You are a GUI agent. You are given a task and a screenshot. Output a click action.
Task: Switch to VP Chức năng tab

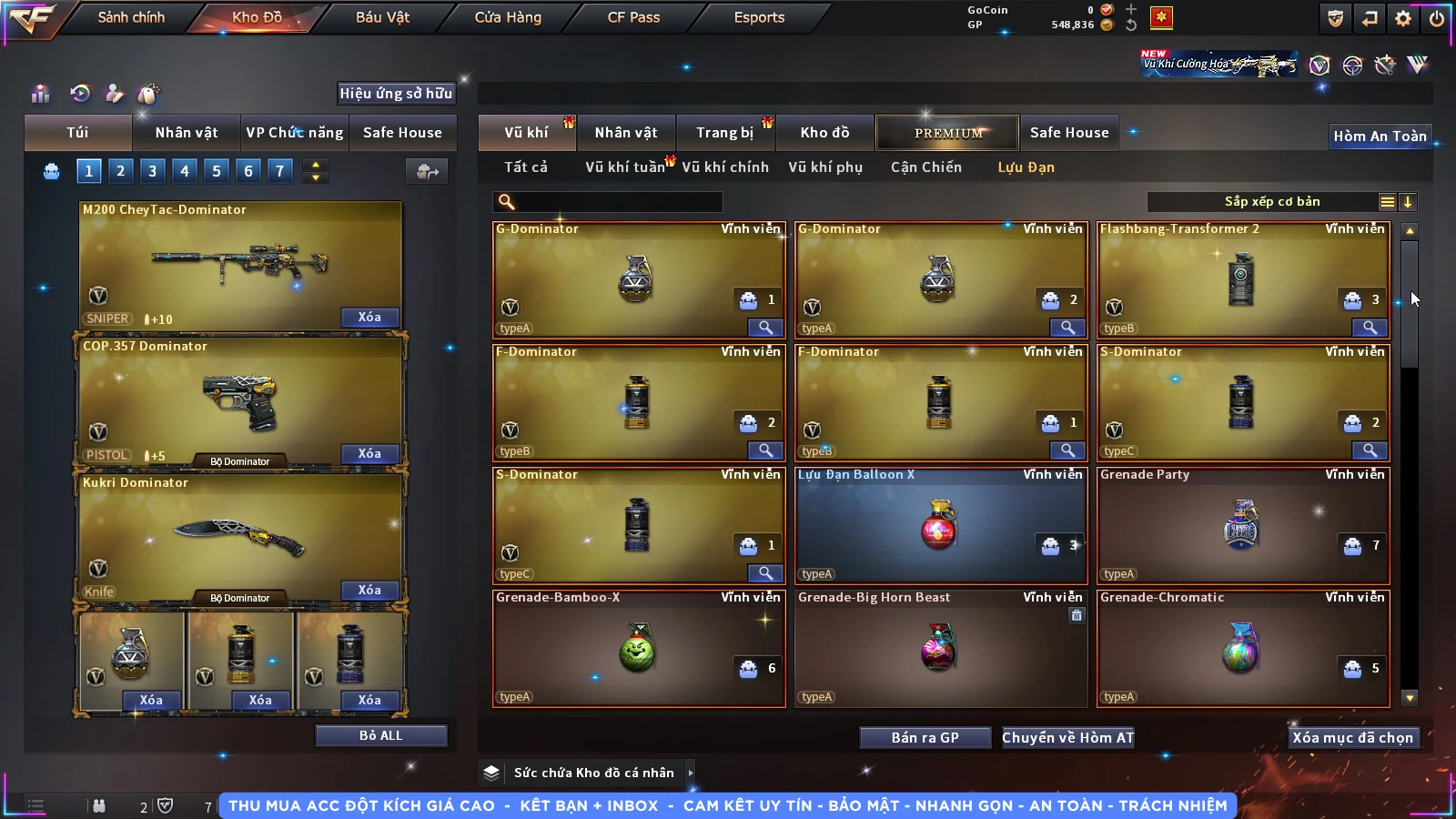pyautogui.click(x=294, y=133)
